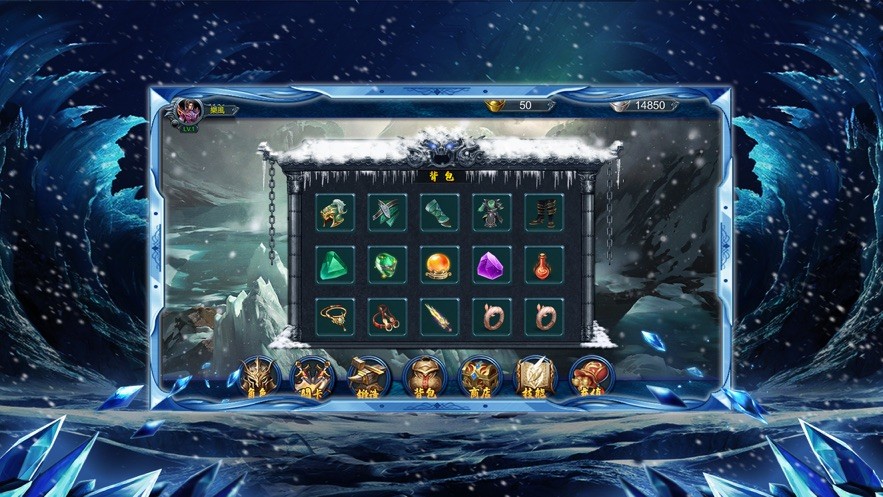Screen dimensions: 883x497
Task: Select the 背包 backpack button
Action: point(423,377)
